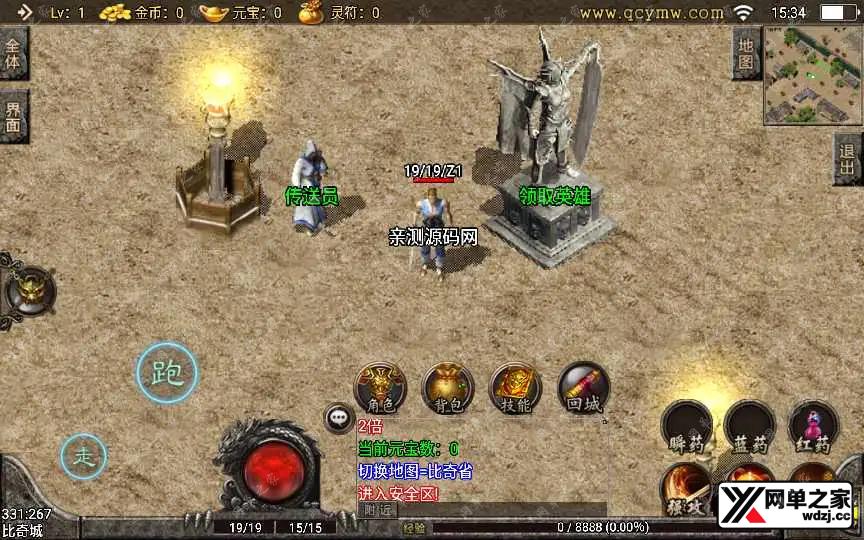Switch to the 附近 nearby chat tab
Viewport: 864px width, 540px height.
tap(378, 510)
